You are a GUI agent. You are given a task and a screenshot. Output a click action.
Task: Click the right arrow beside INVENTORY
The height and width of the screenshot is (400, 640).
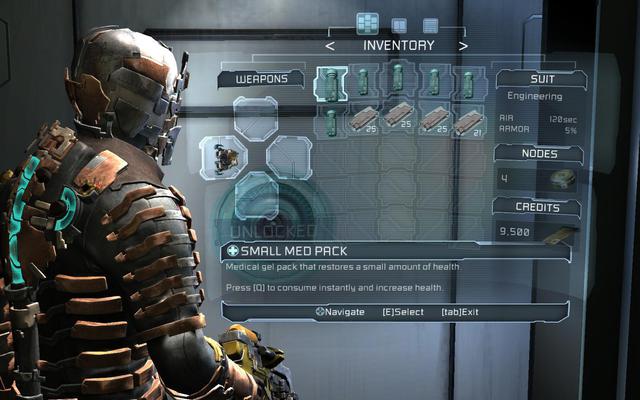(463, 45)
